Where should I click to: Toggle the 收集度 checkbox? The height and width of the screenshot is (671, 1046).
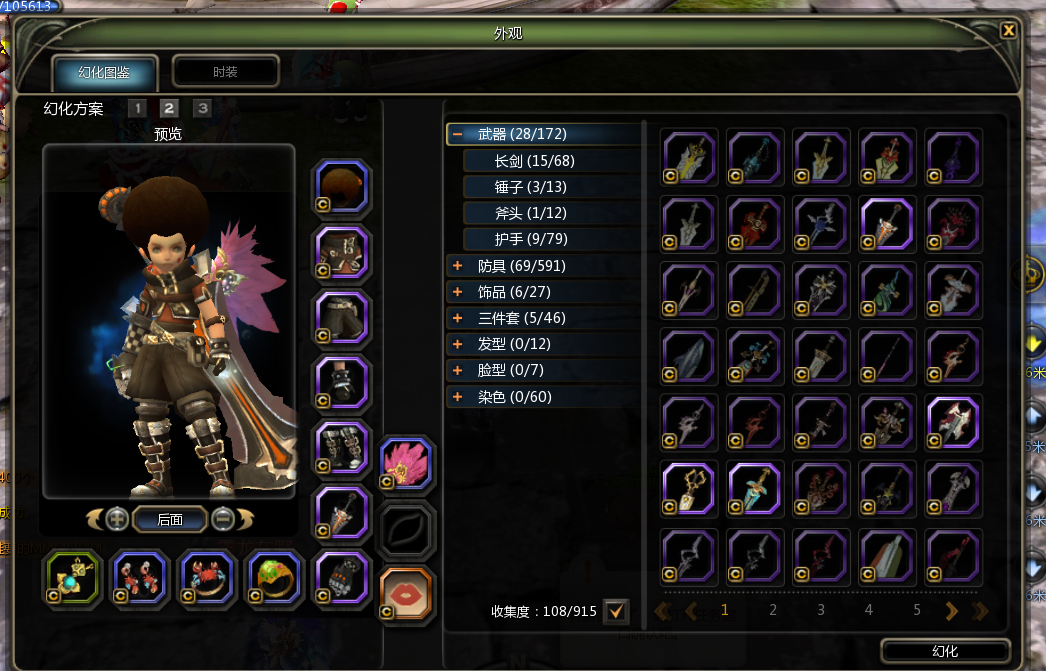[616, 610]
